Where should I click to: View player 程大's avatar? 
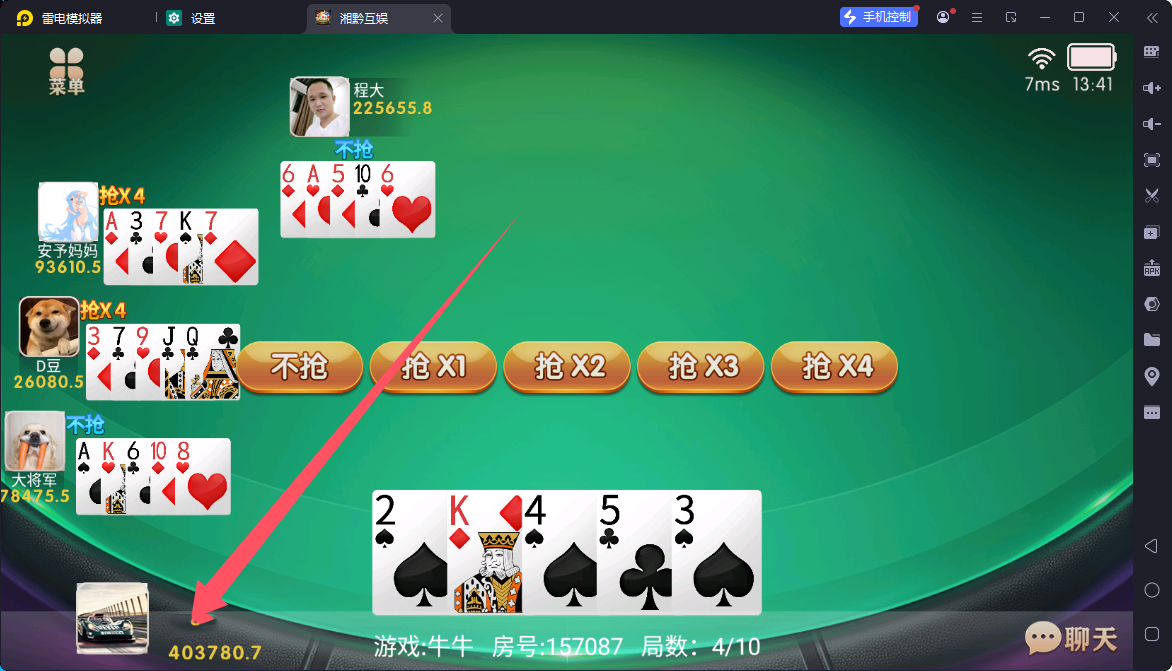point(319,106)
